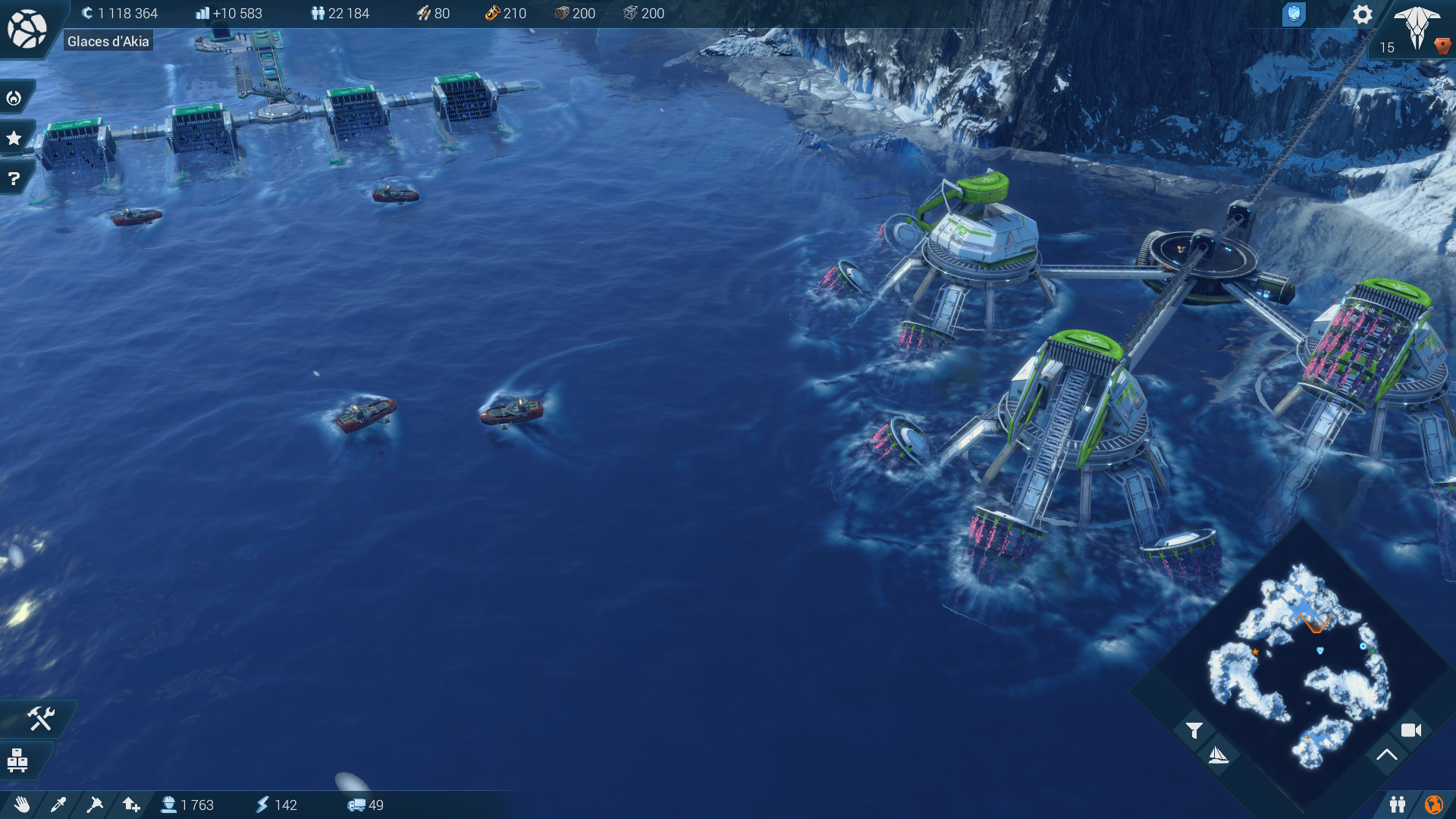Toggle the camera button near minimap

[x=1410, y=730]
